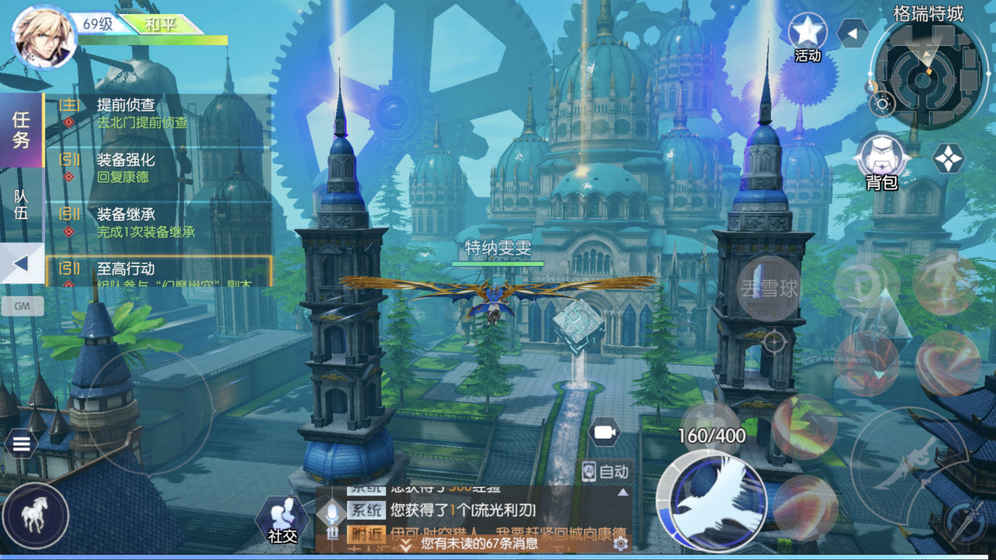Viewport: 996px width, 560px height.
Task: Open the 社交 social menu
Action: point(282,518)
